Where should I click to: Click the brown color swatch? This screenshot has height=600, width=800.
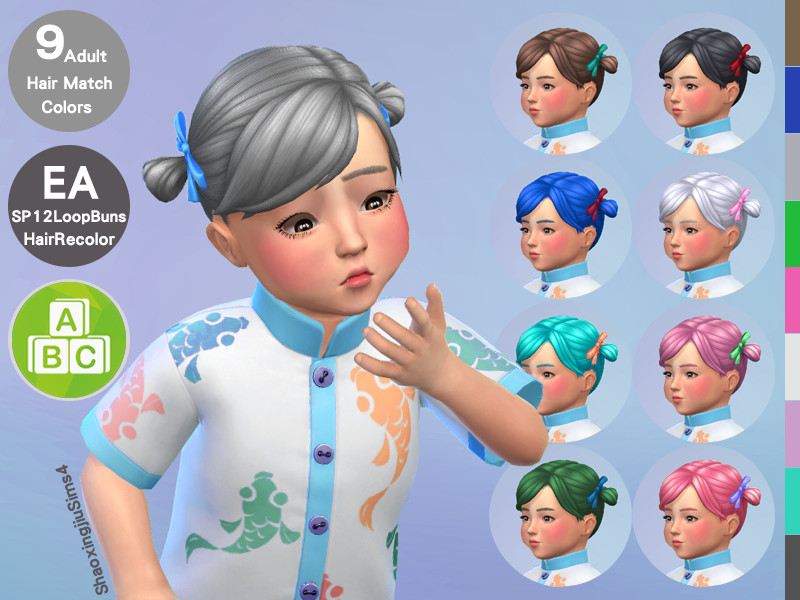point(792,33)
